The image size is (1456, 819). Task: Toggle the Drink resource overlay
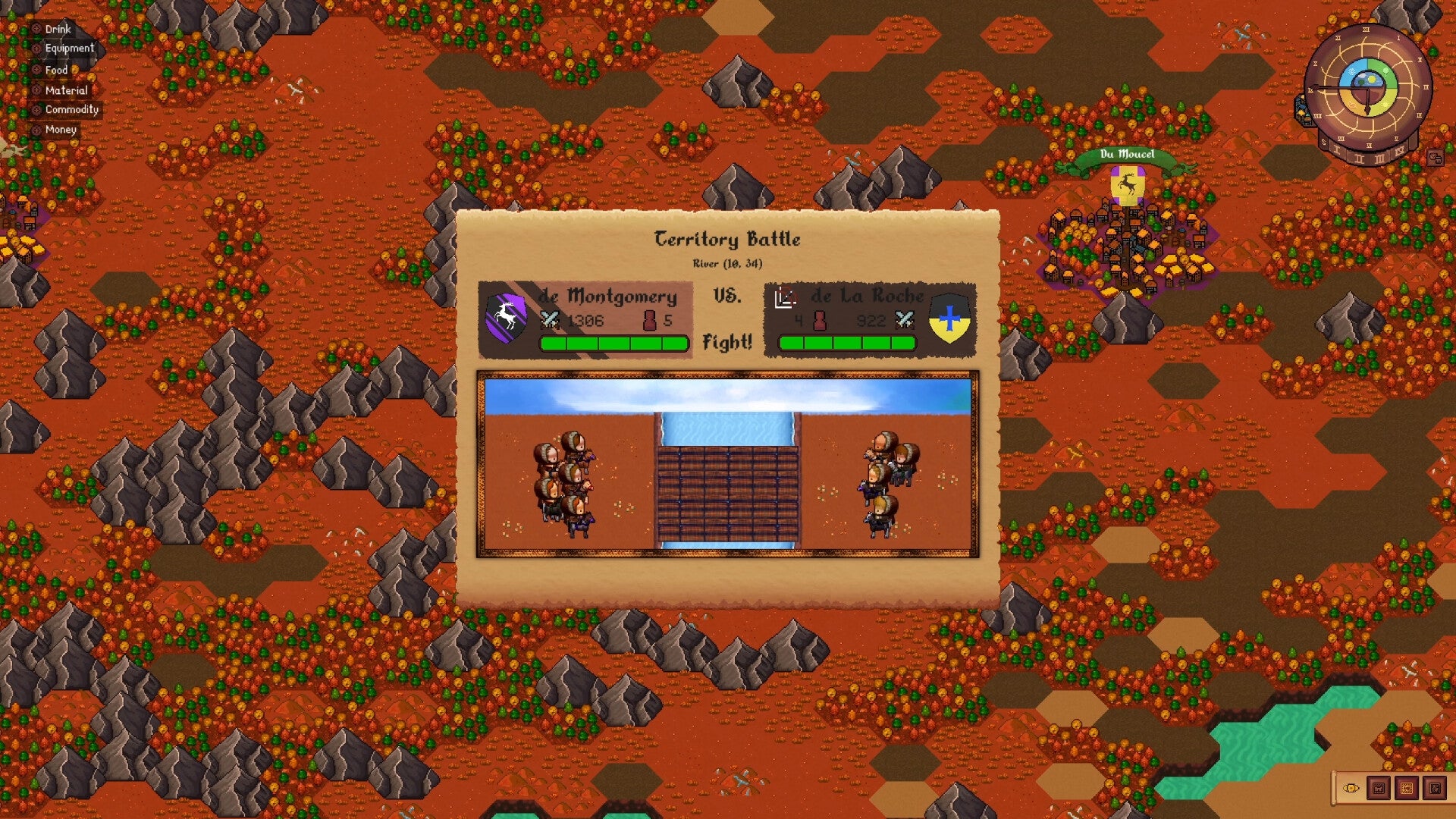coord(36,30)
